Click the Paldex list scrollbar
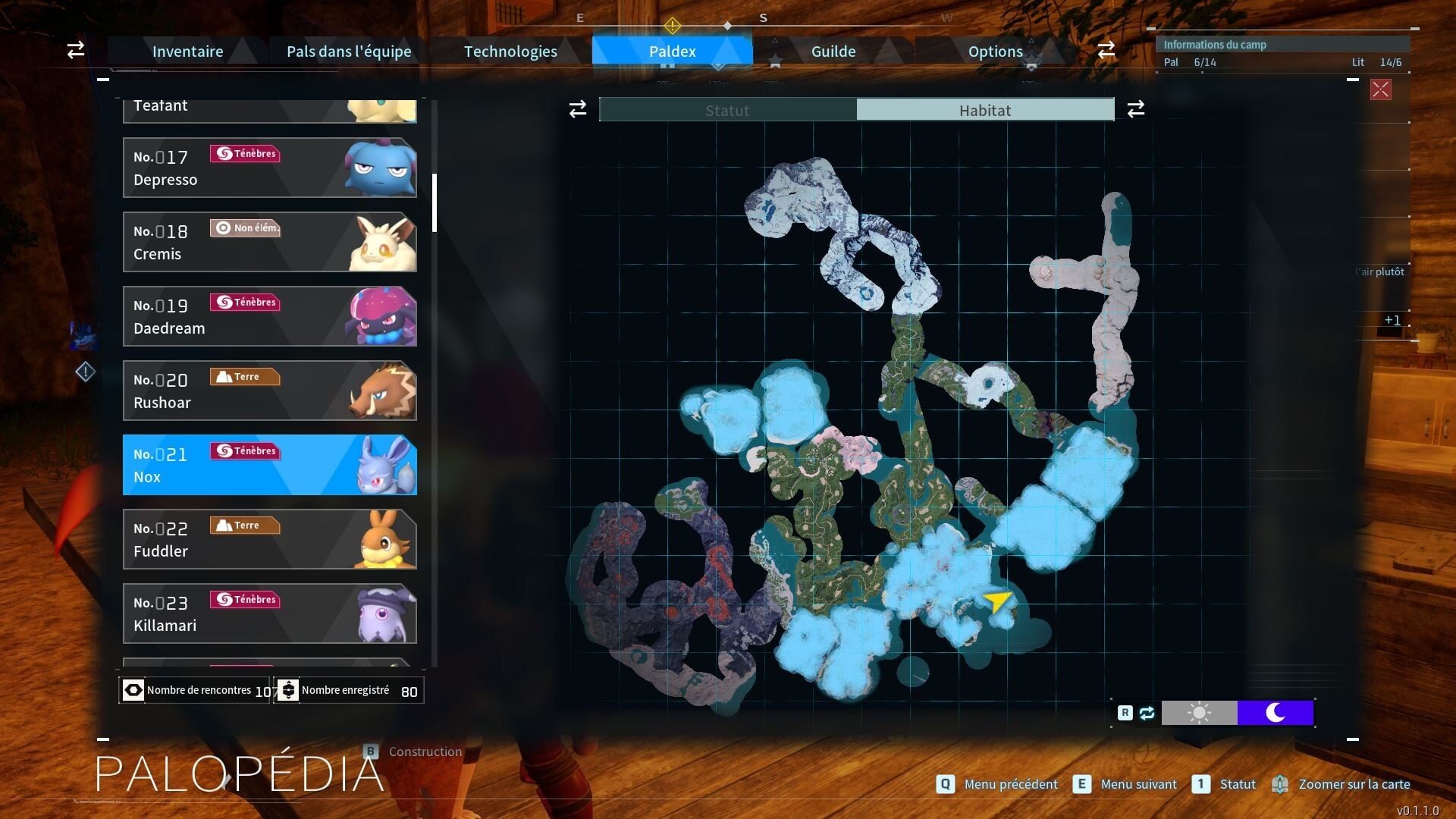This screenshot has width=1456, height=819. coord(435,203)
